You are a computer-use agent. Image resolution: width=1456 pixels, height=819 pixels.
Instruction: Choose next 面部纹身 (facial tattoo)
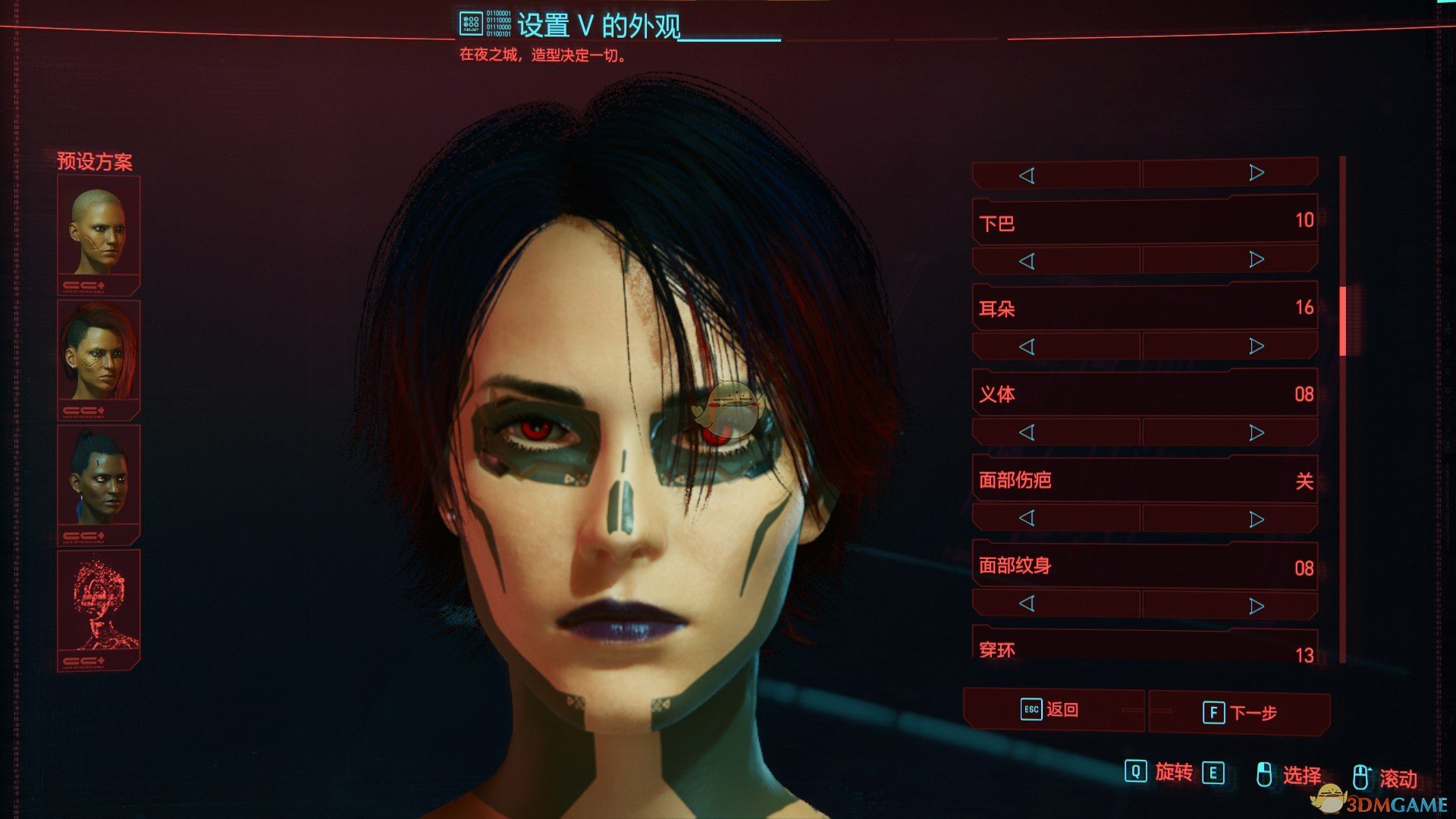(x=1257, y=606)
